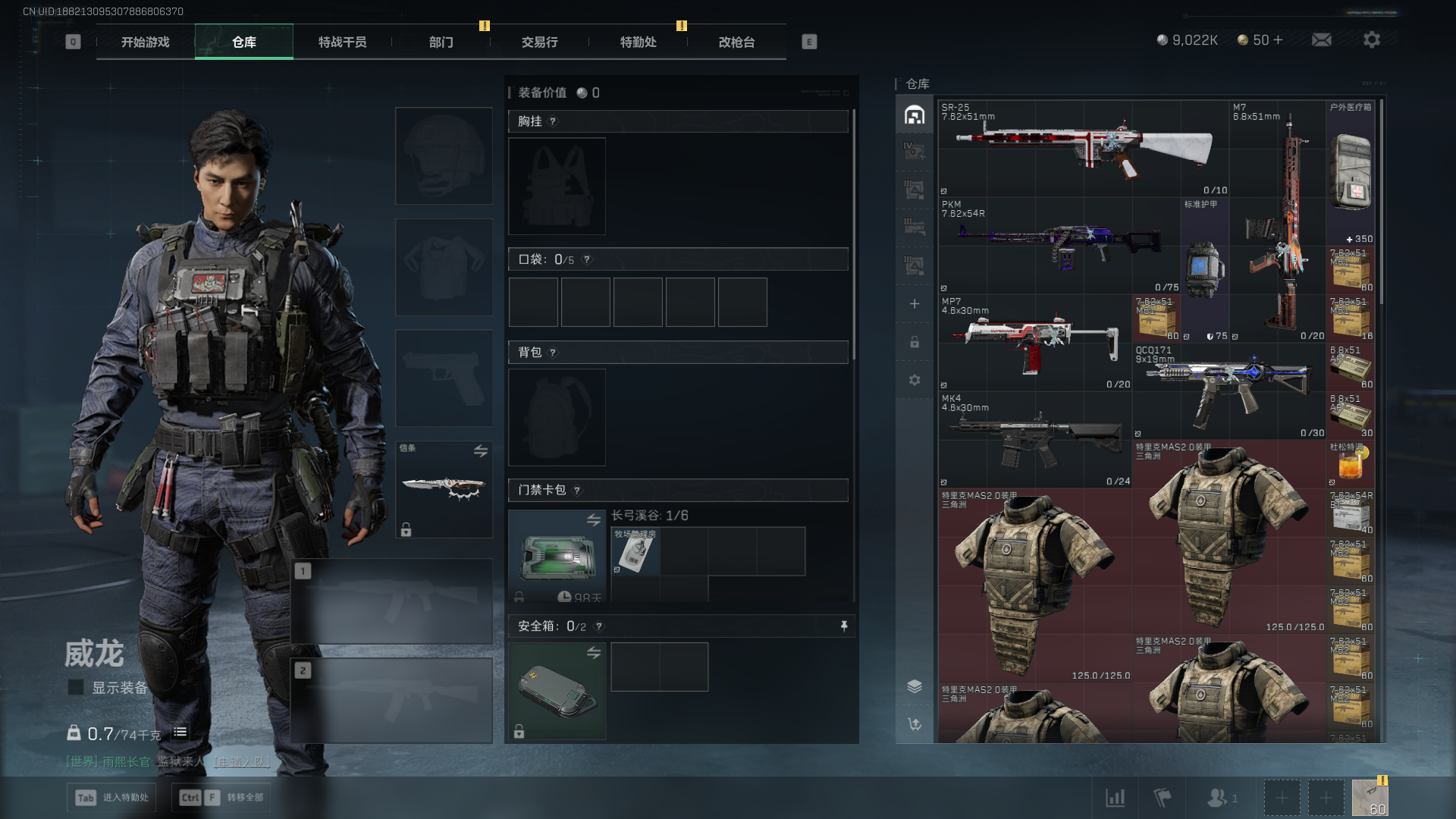Go to the 部门 tab
Viewport: 1456px width, 819px height.
pos(441,42)
